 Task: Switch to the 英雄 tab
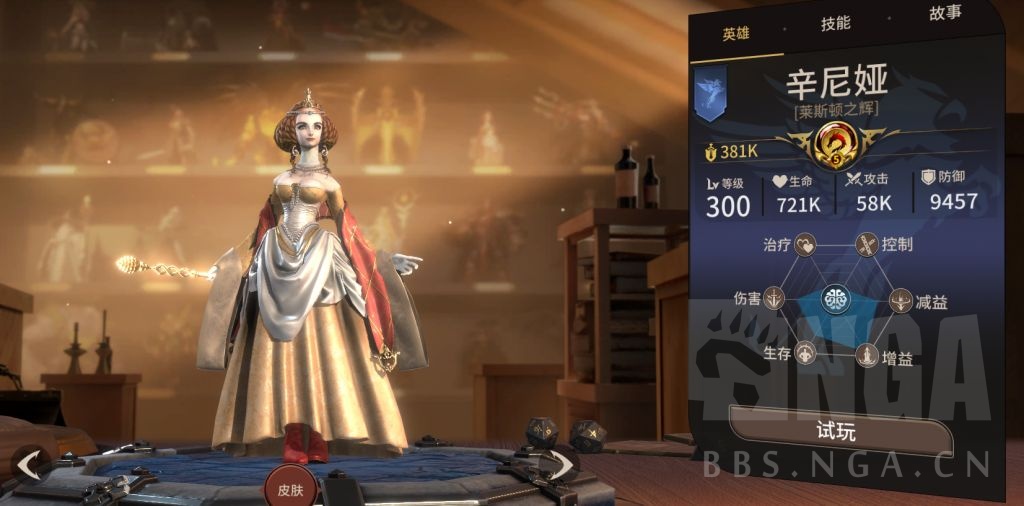click(736, 34)
